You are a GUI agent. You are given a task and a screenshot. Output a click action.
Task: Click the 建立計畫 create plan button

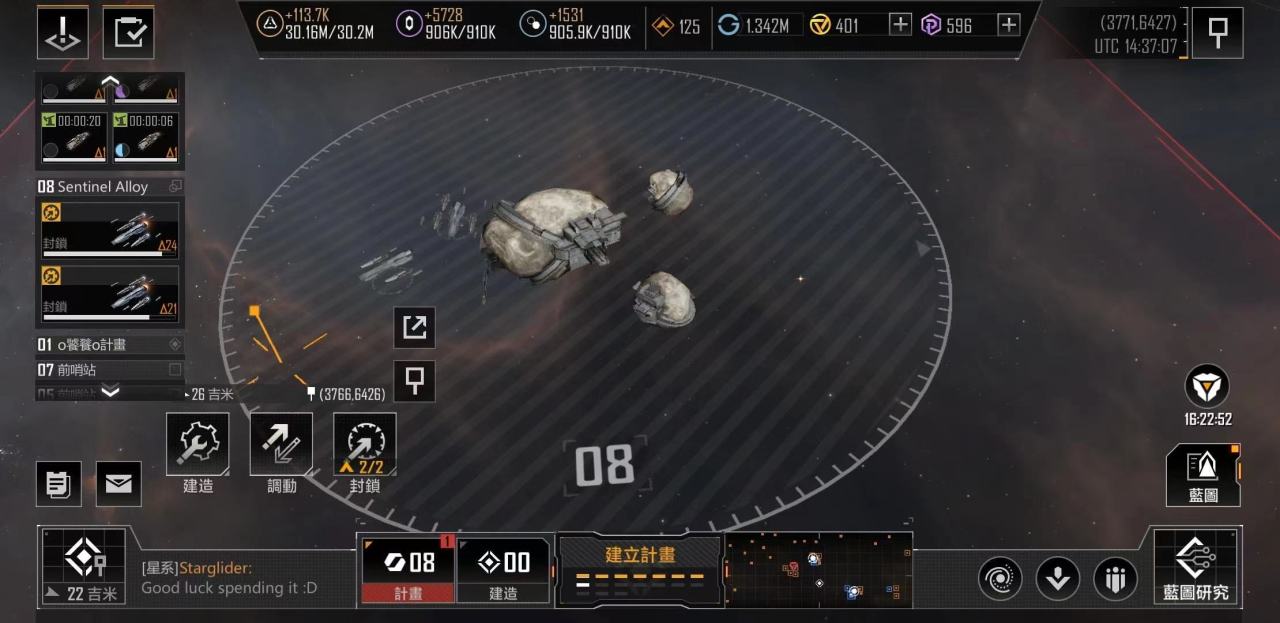click(x=640, y=568)
